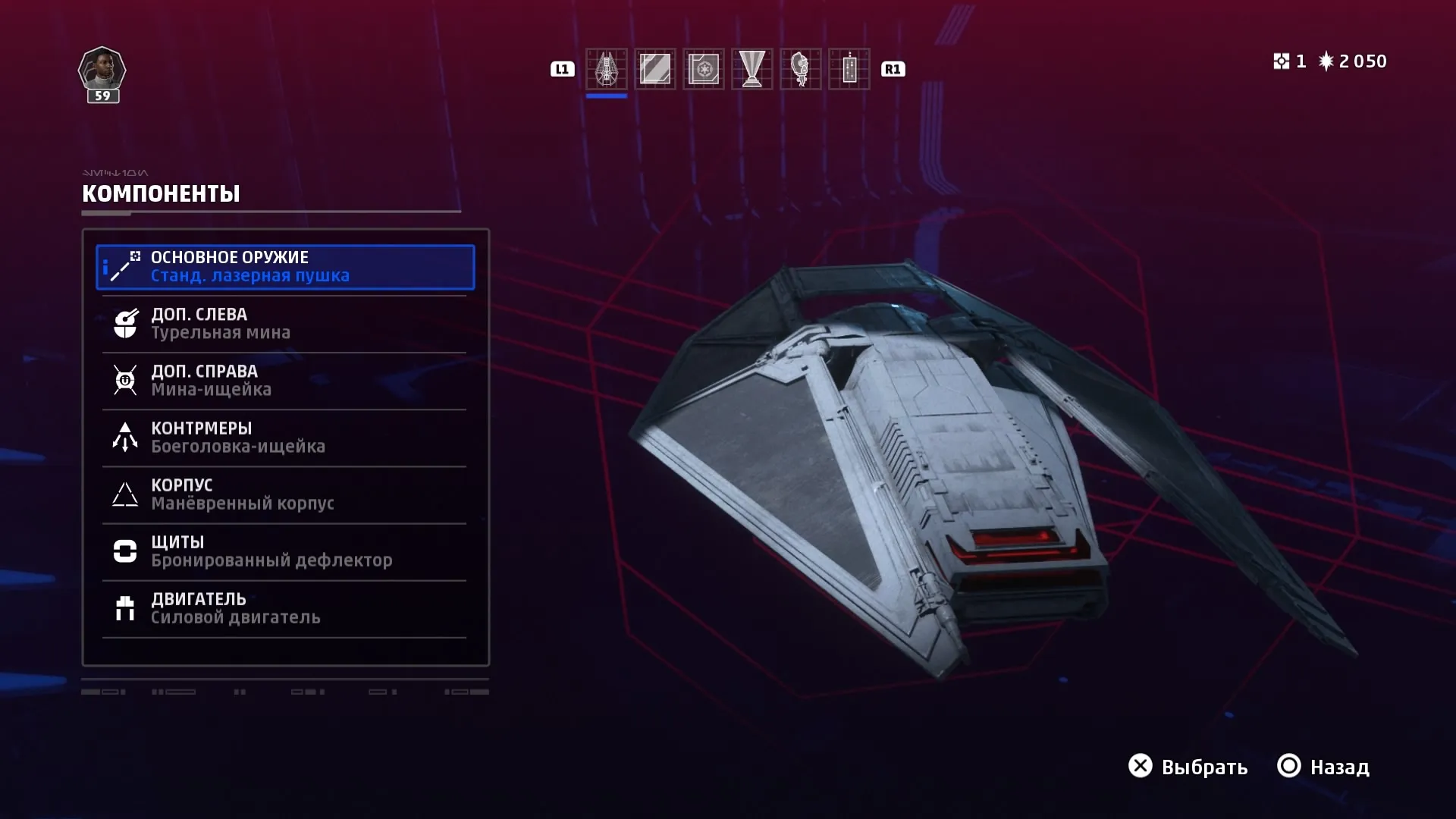Choose the Доп. справа Мина-ищейка slot
The image size is (1456, 819).
pyautogui.click(x=285, y=381)
